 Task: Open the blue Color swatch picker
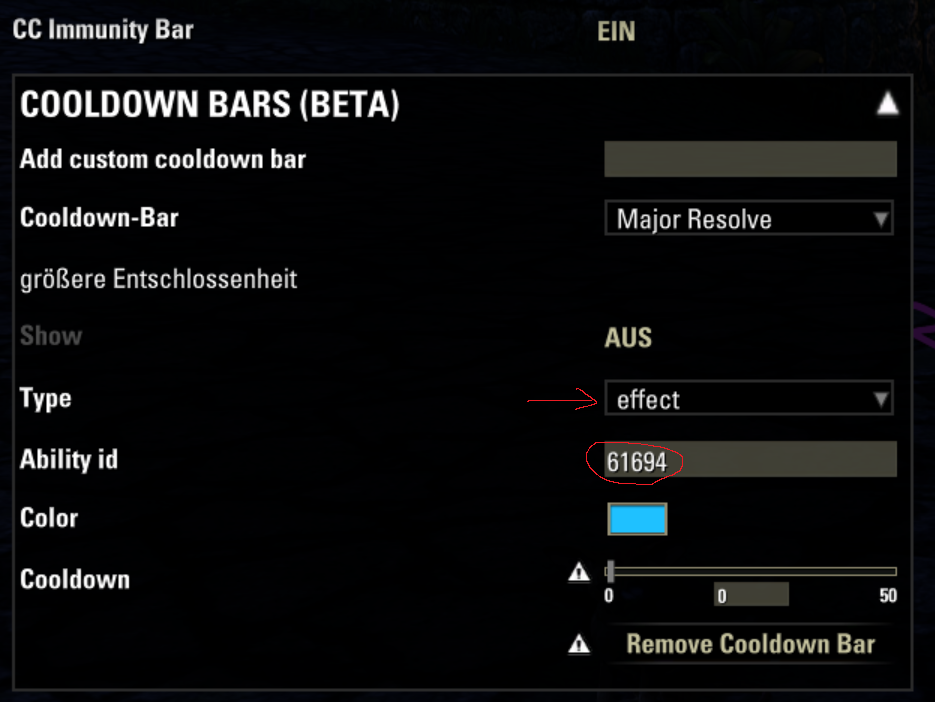(x=637, y=519)
